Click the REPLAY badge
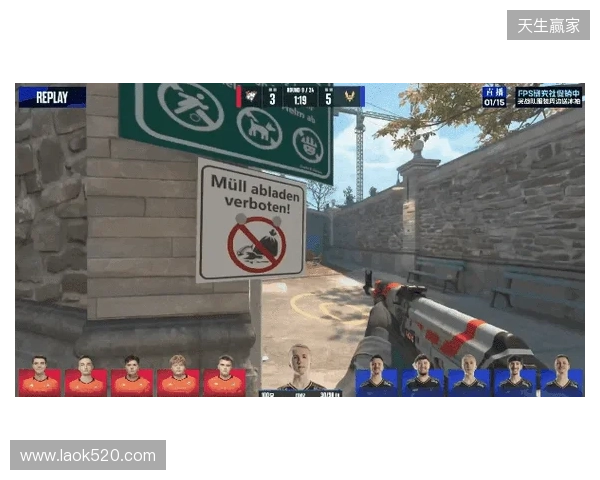 (52, 97)
